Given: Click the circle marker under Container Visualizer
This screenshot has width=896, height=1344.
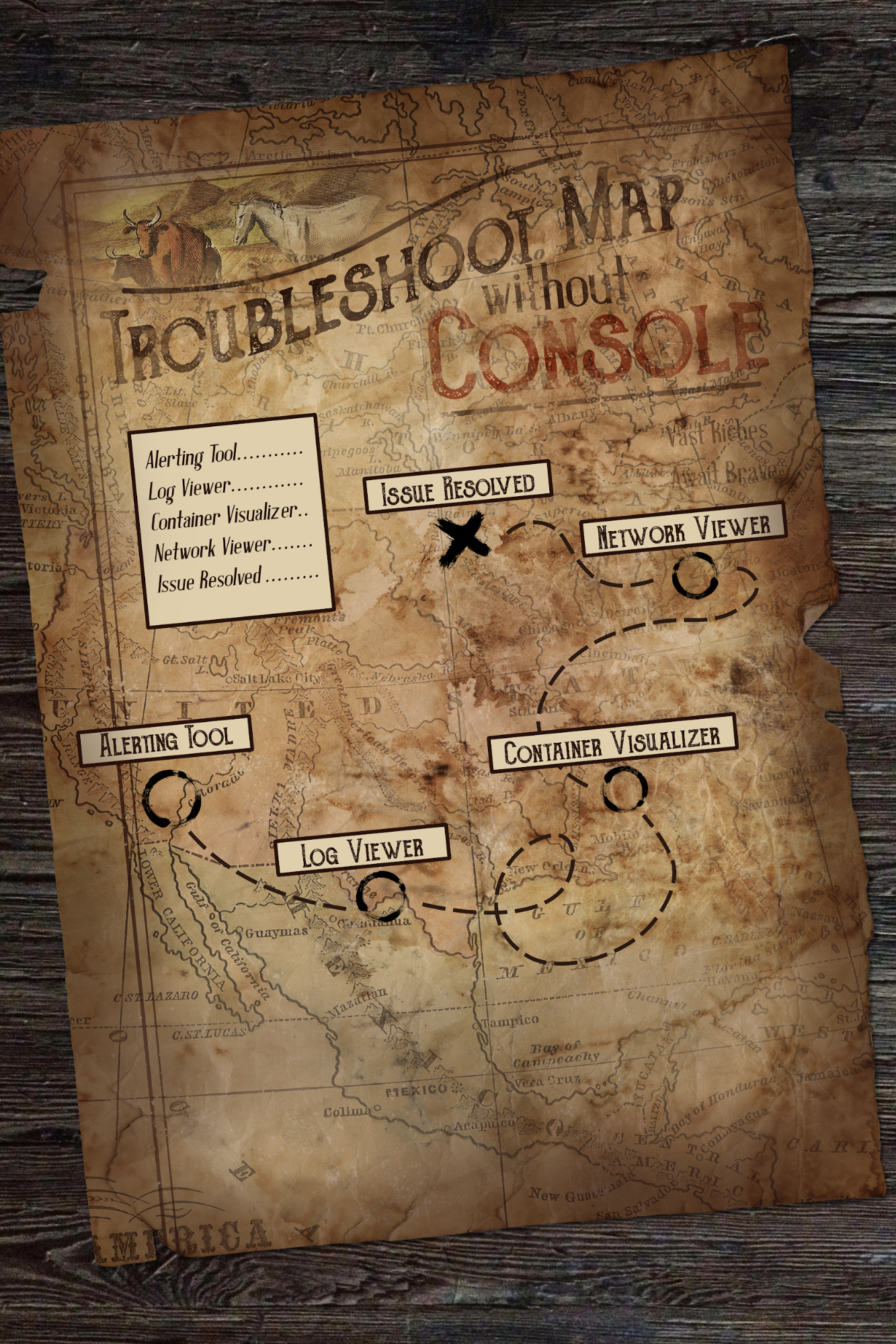Looking at the screenshot, I should pyautogui.click(x=624, y=788).
